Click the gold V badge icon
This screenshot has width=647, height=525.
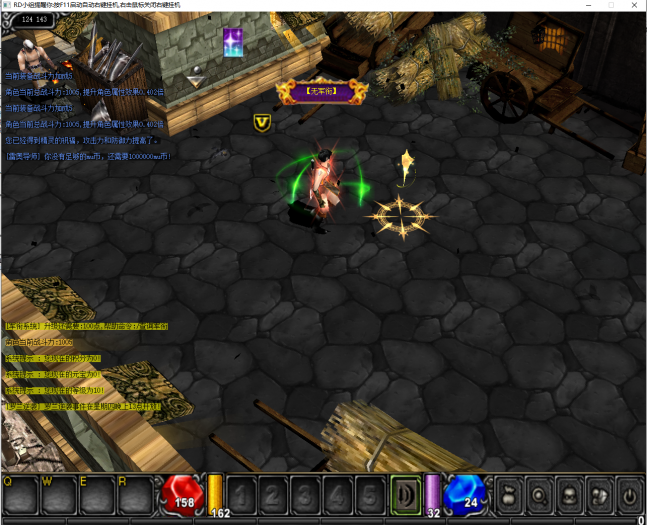coord(263,122)
